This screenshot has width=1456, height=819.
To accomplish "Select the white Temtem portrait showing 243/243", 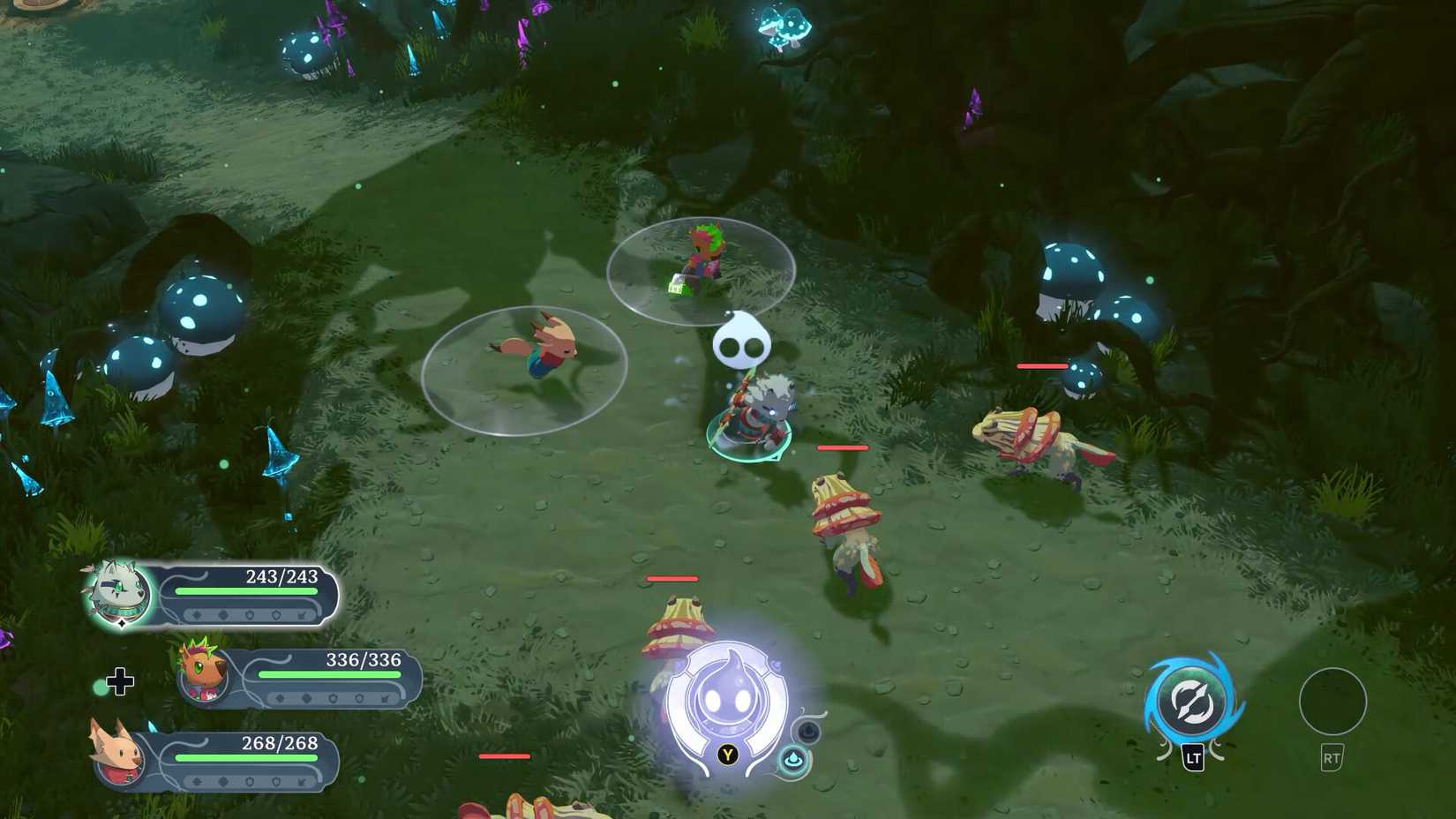I will coord(118,592).
